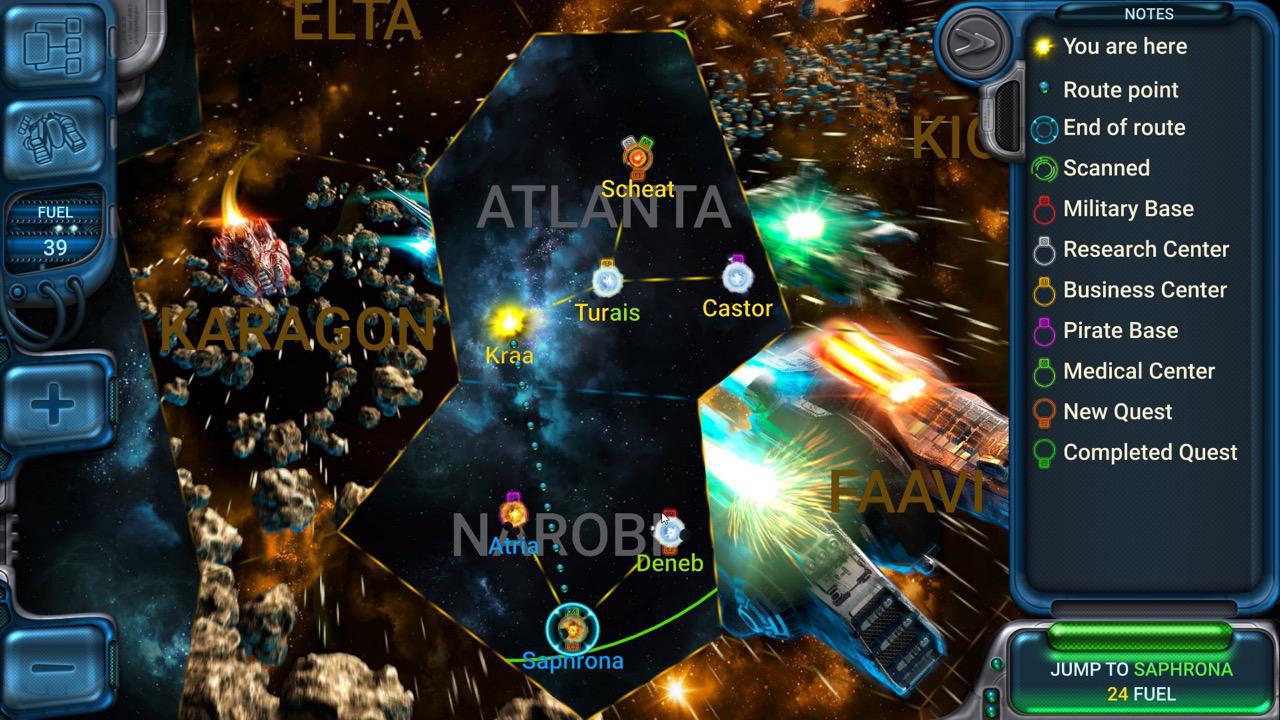Open the Castor pirate base system
This screenshot has height=720, width=1280.
click(737, 278)
